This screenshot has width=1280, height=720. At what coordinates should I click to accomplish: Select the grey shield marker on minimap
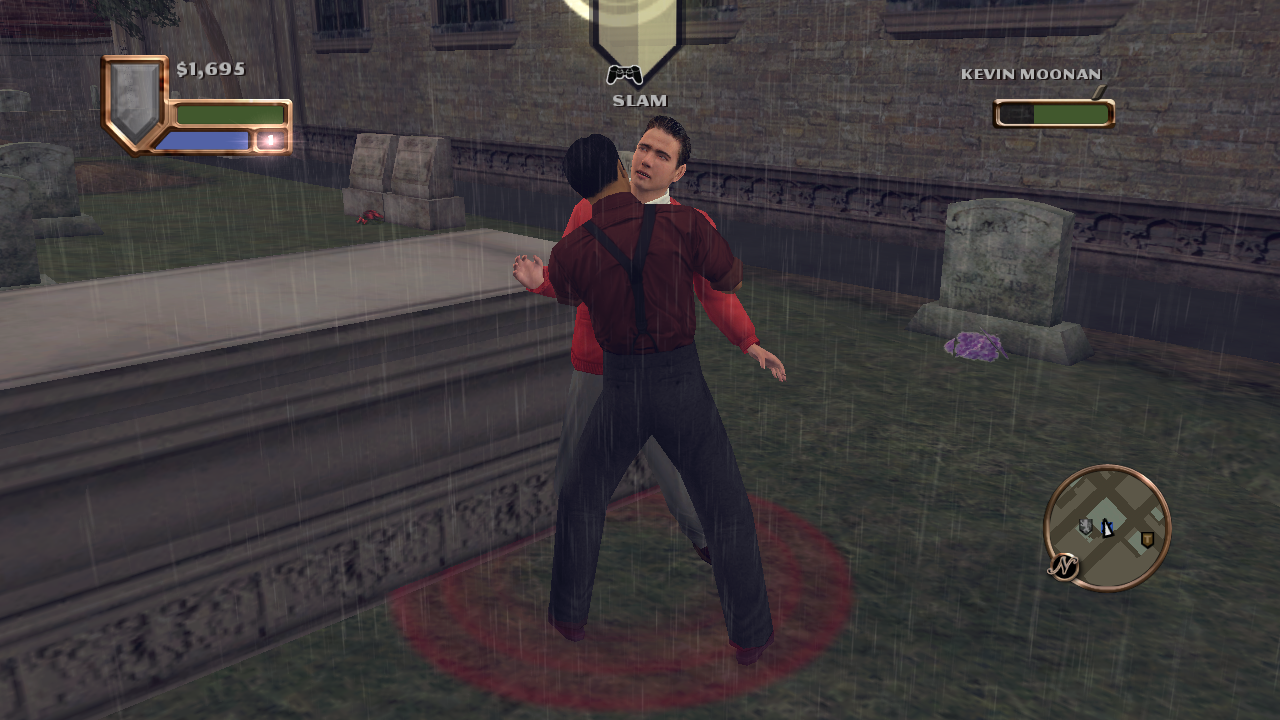click(1086, 526)
